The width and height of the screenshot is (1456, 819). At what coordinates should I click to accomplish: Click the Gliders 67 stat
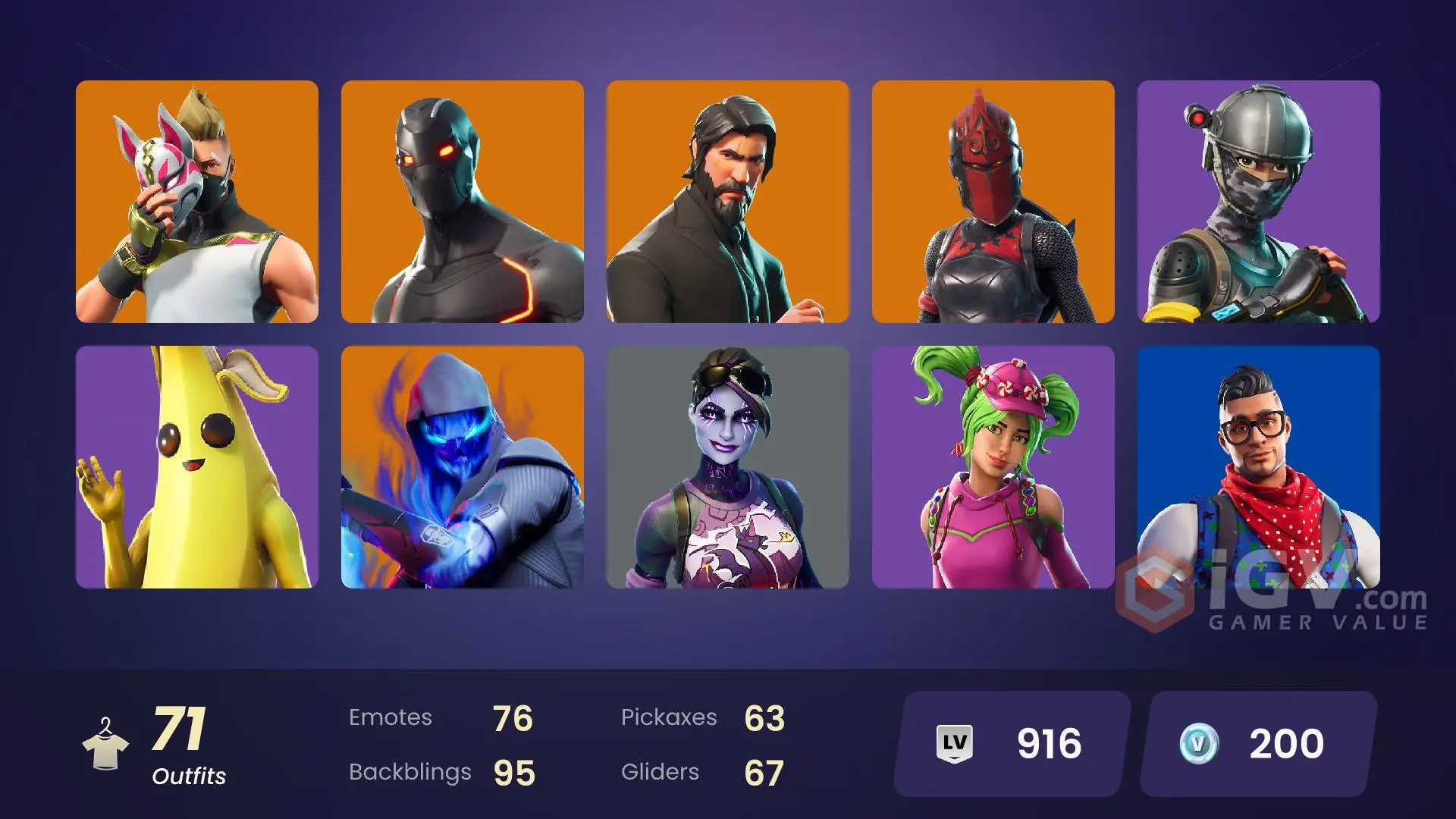pos(701,772)
